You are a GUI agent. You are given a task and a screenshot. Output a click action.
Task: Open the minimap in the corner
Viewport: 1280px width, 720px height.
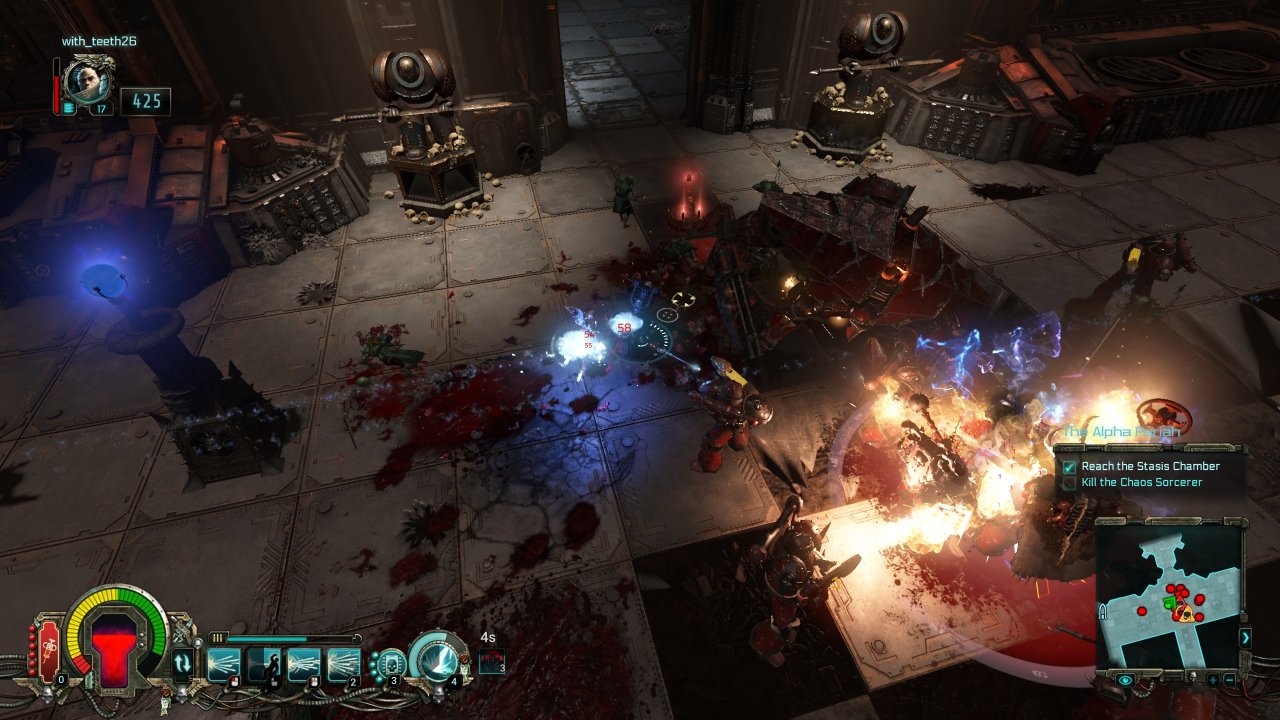tap(1167, 594)
